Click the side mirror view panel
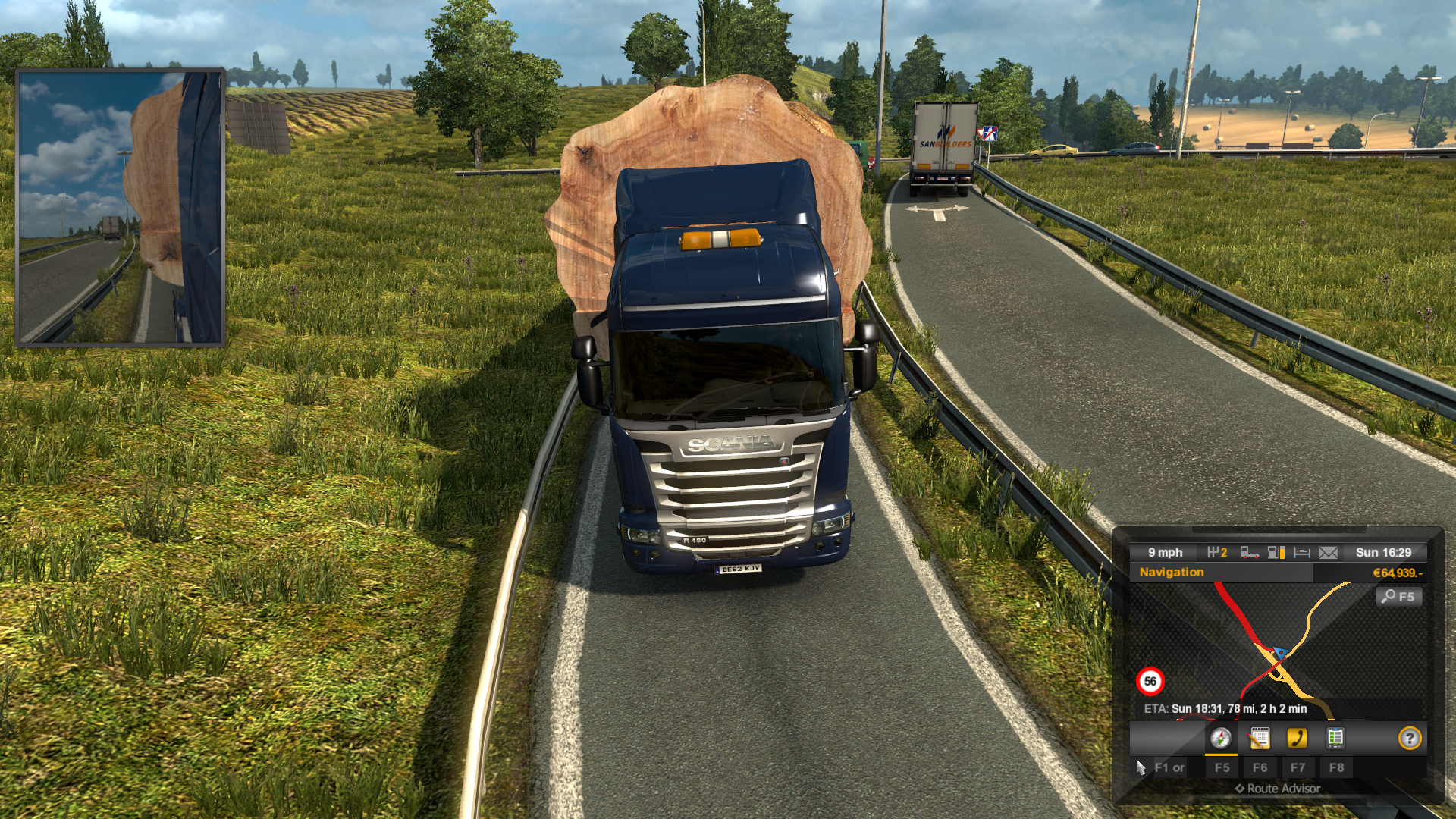Screen dimensions: 1456x819 pyautogui.click(x=121, y=207)
